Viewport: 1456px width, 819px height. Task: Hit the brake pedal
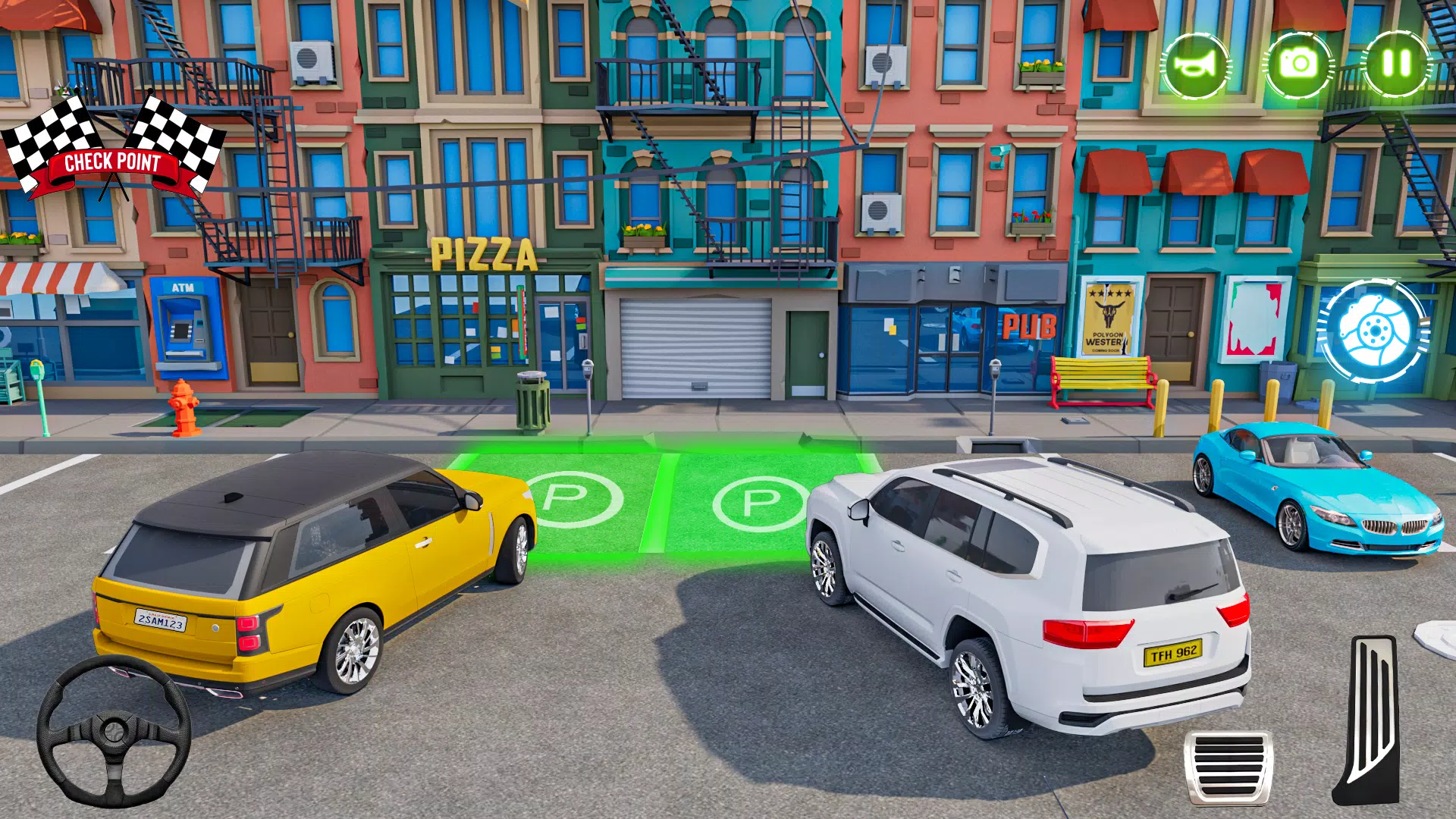click(1228, 766)
